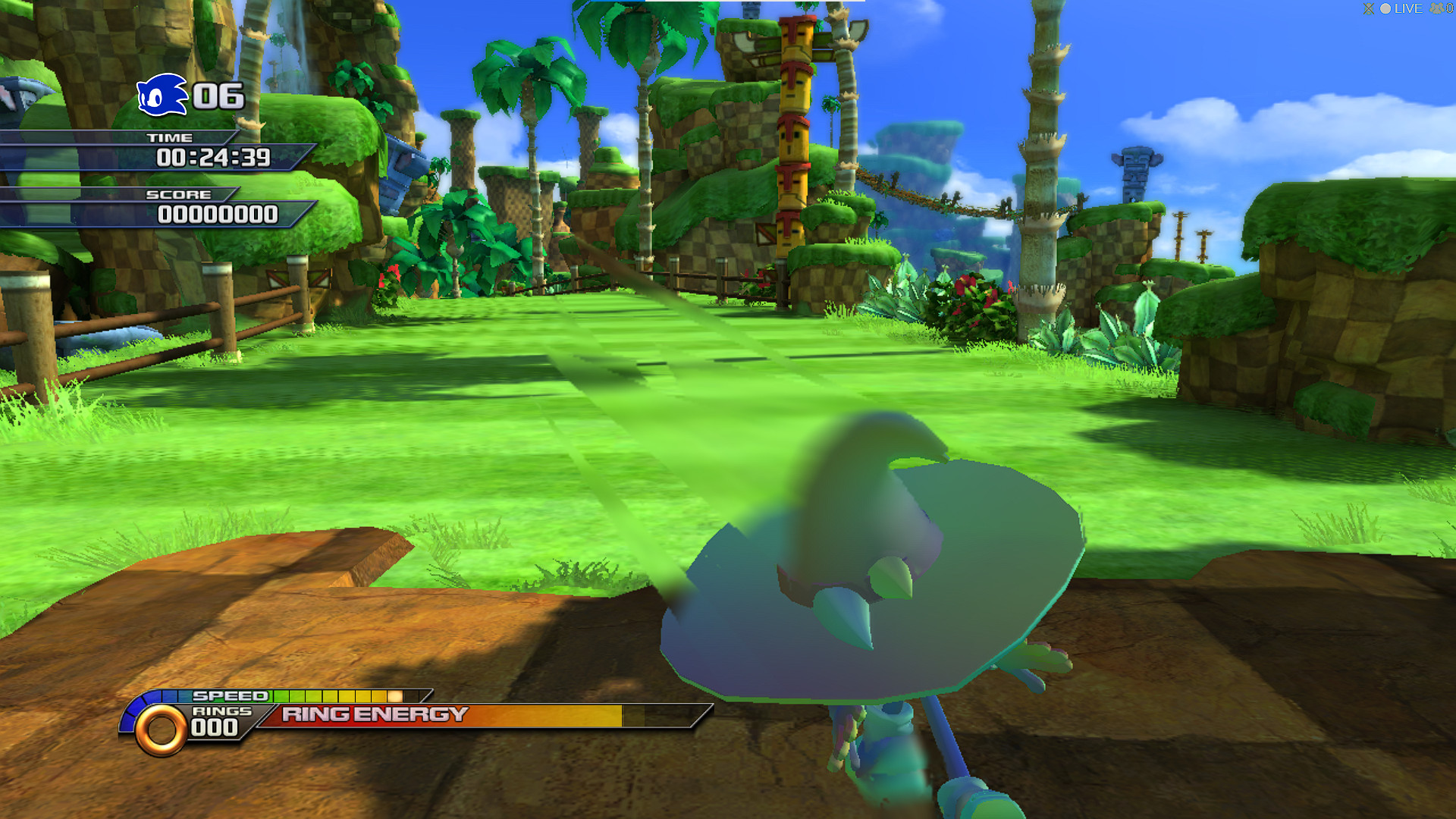The width and height of the screenshot is (1456, 819).
Task: Click the muted microphone icon in top-right overlay
Action: coord(1369,9)
